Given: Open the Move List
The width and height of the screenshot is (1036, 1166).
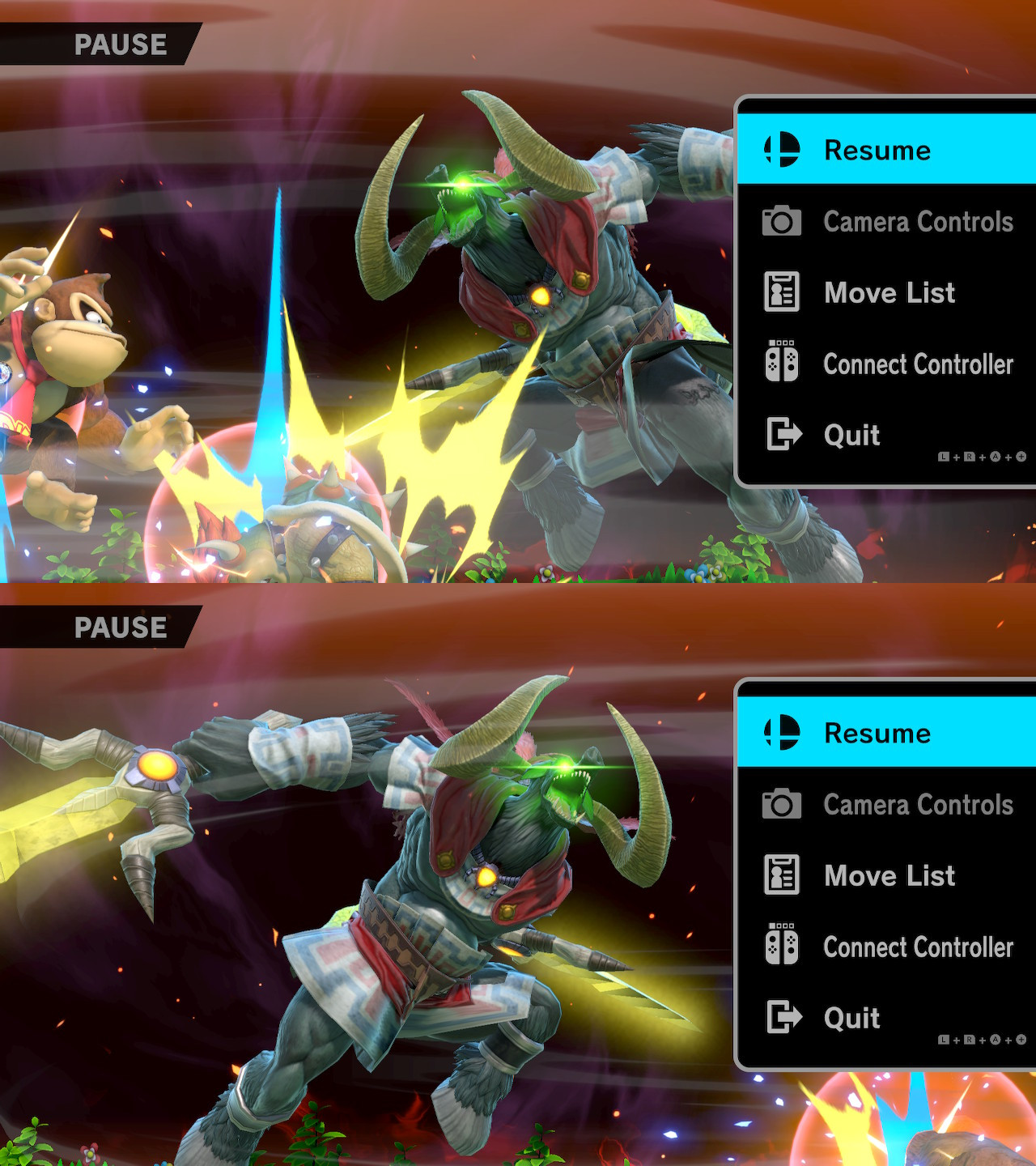Looking at the screenshot, I should pyautogui.click(x=888, y=292).
